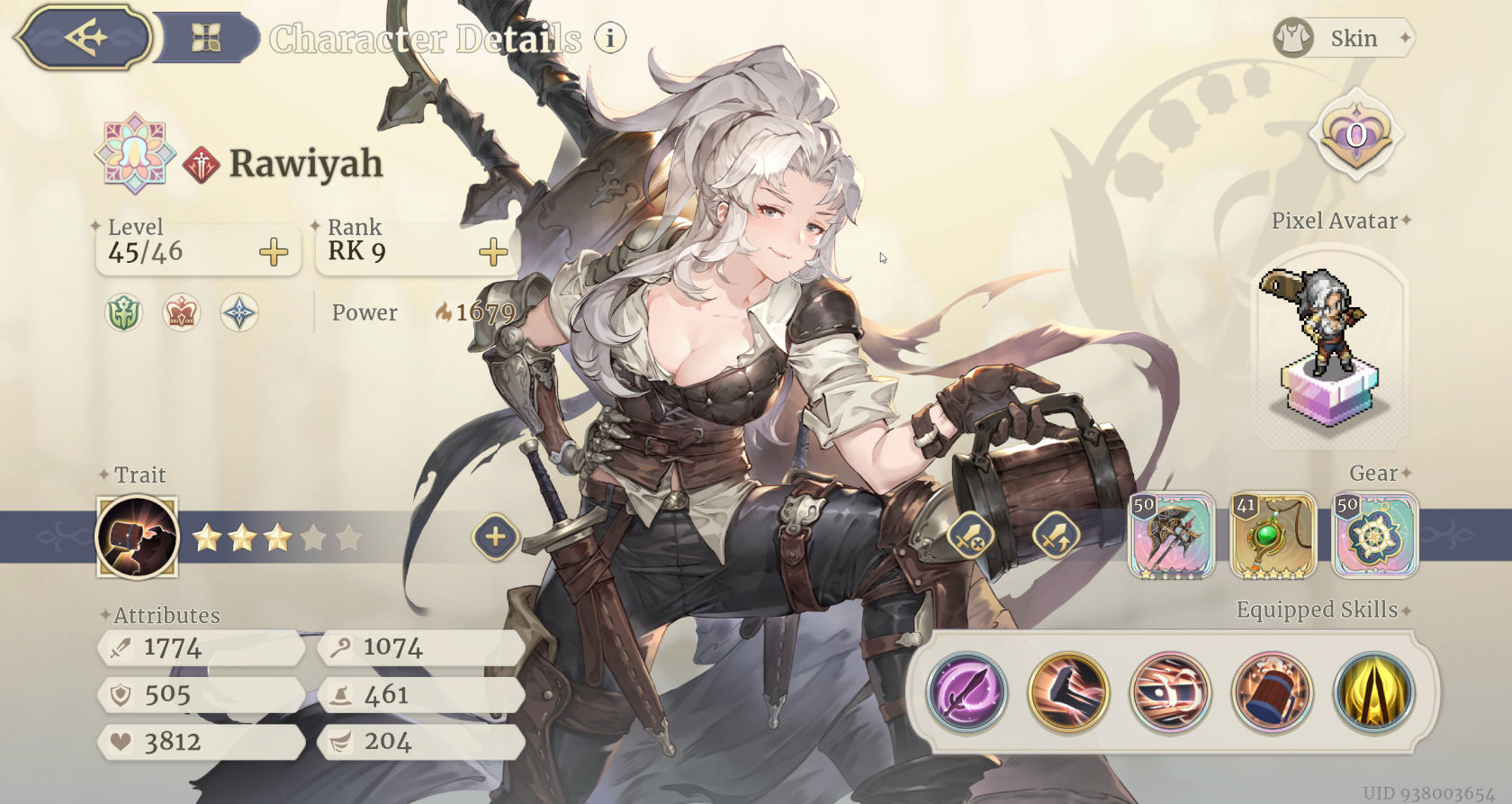The width and height of the screenshot is (1512, 804).
Task: Go back using the arrow button
Action: (85, 38)
